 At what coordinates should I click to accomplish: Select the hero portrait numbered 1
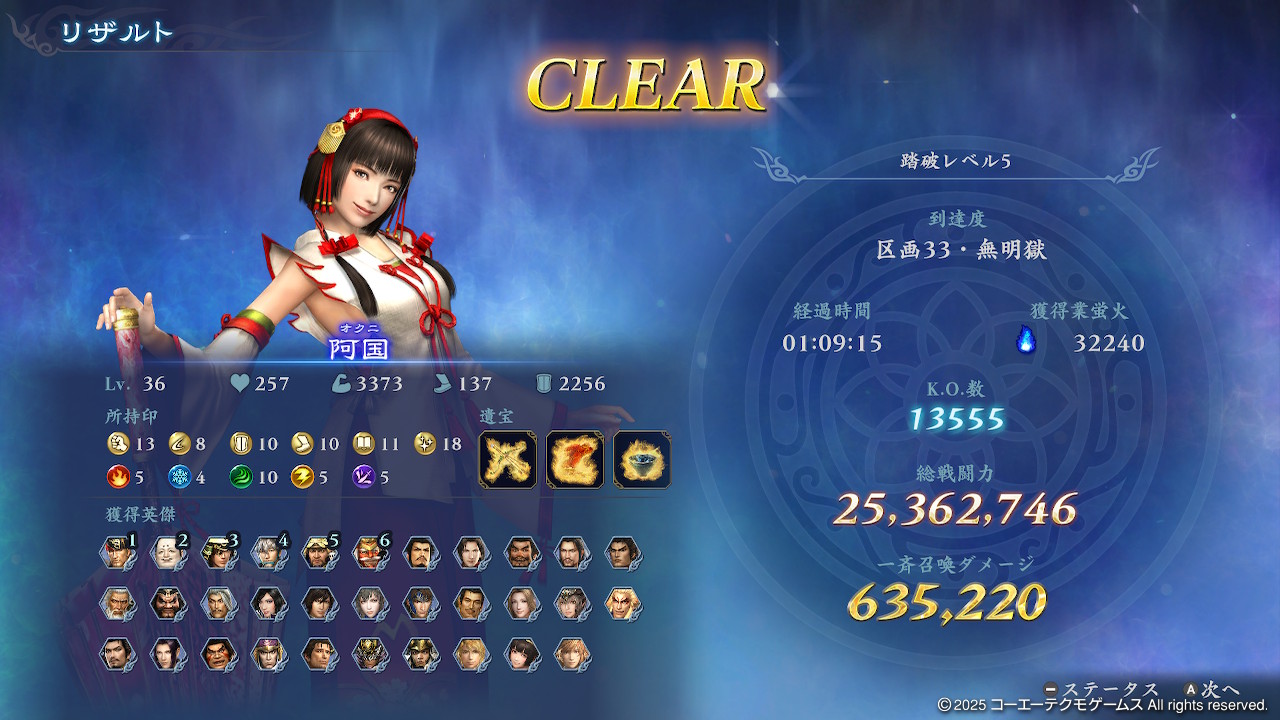(x=118, y=553)
